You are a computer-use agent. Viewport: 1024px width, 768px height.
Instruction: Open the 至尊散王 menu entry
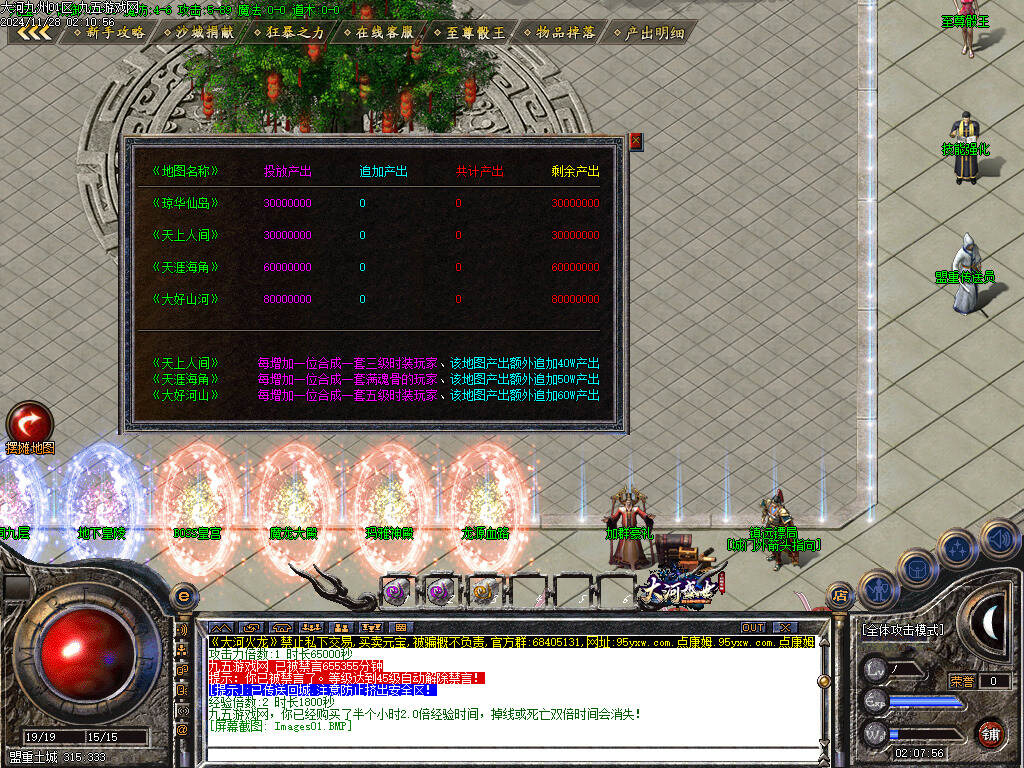click(x=468, y=32)
